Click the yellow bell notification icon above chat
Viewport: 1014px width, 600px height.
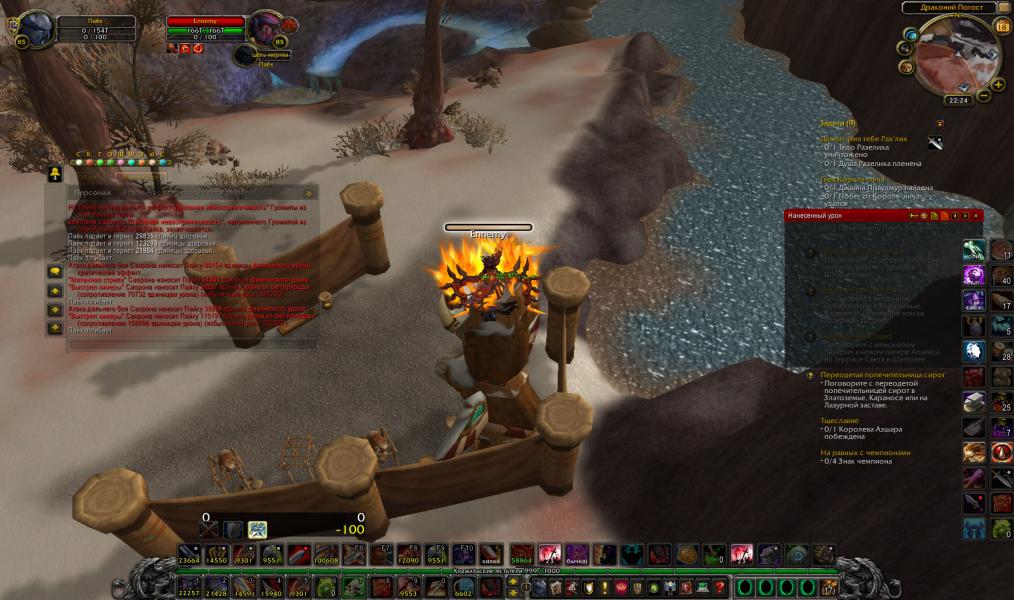(55, 174)
